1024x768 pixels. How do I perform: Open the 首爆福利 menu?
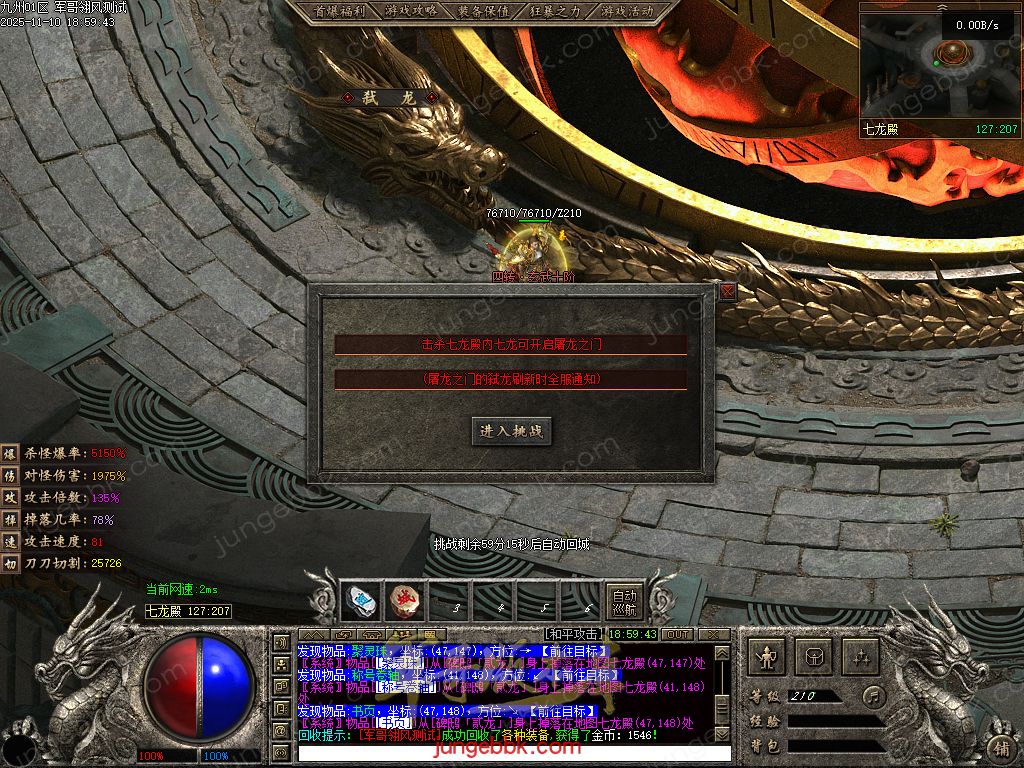[x=337, y=11]
